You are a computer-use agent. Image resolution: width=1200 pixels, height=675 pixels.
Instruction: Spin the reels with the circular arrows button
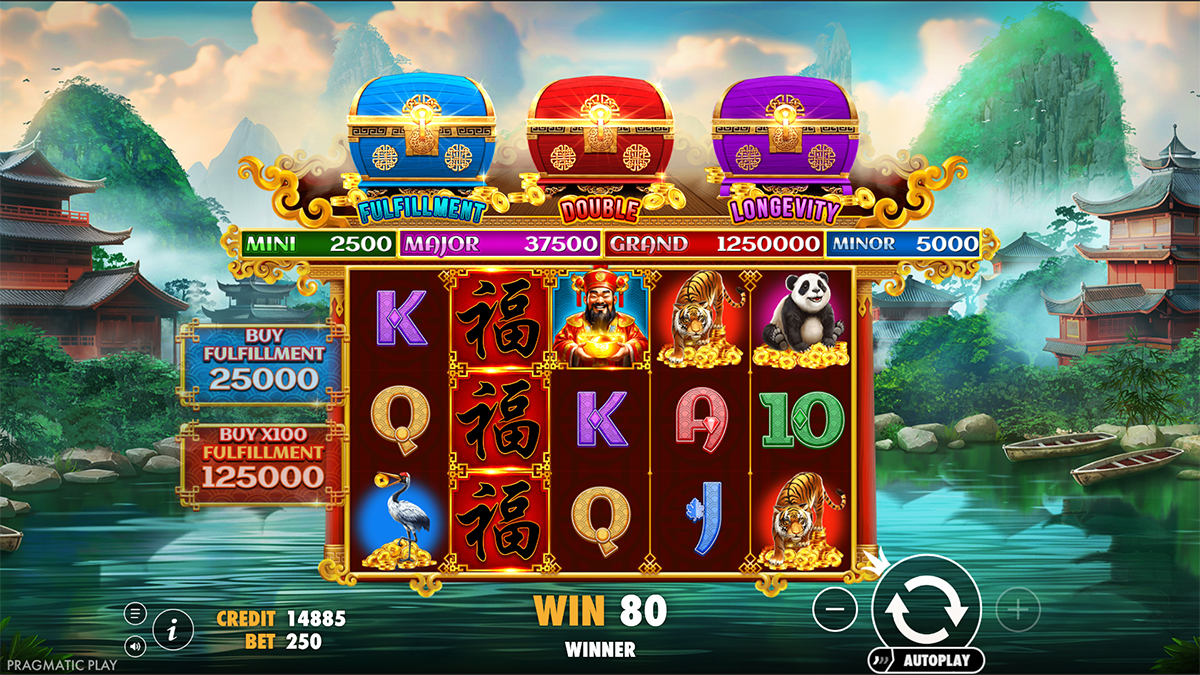tap(926, 607)
